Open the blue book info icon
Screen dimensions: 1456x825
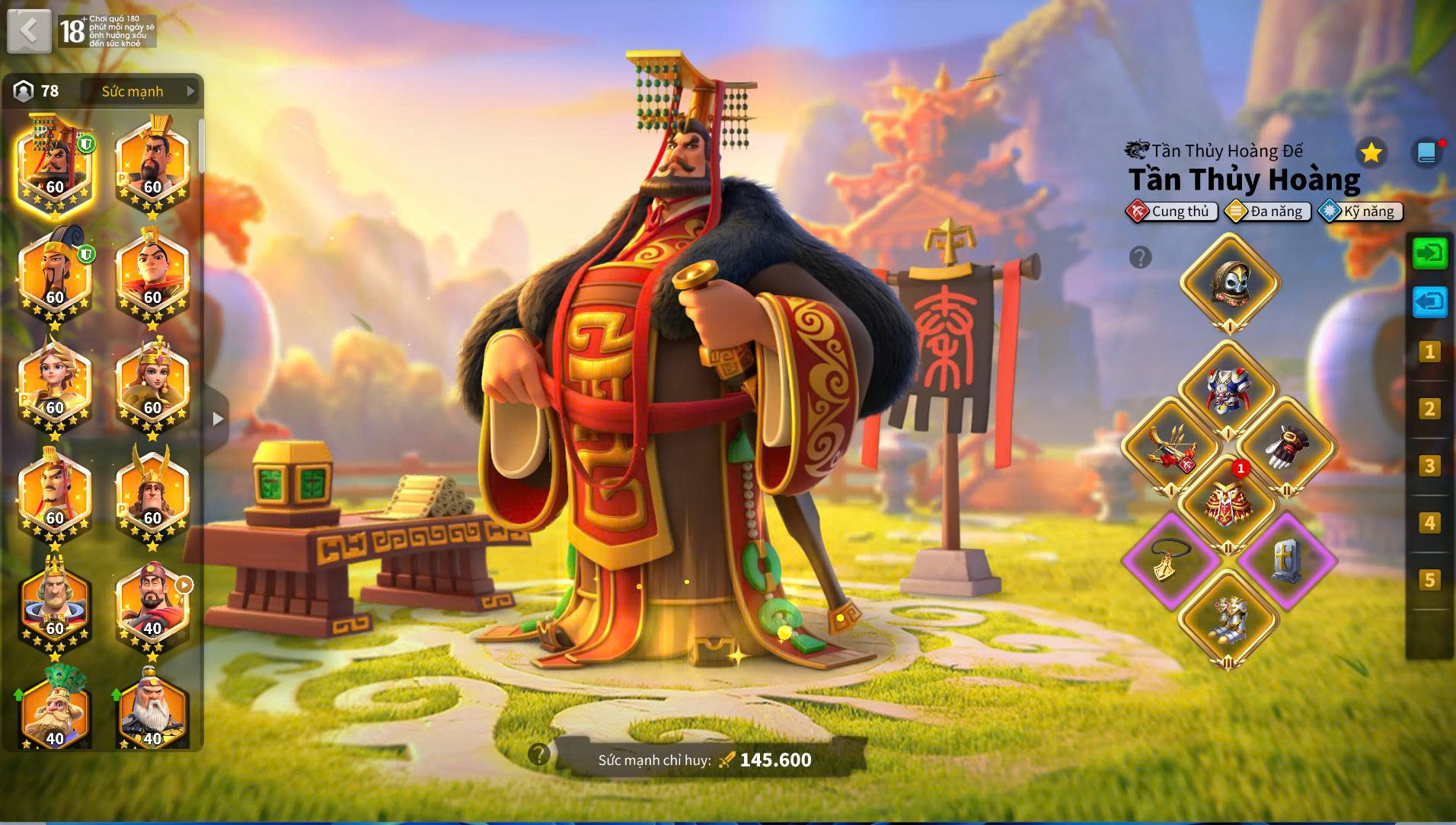pyautogui.click(x=1427, y=153)
